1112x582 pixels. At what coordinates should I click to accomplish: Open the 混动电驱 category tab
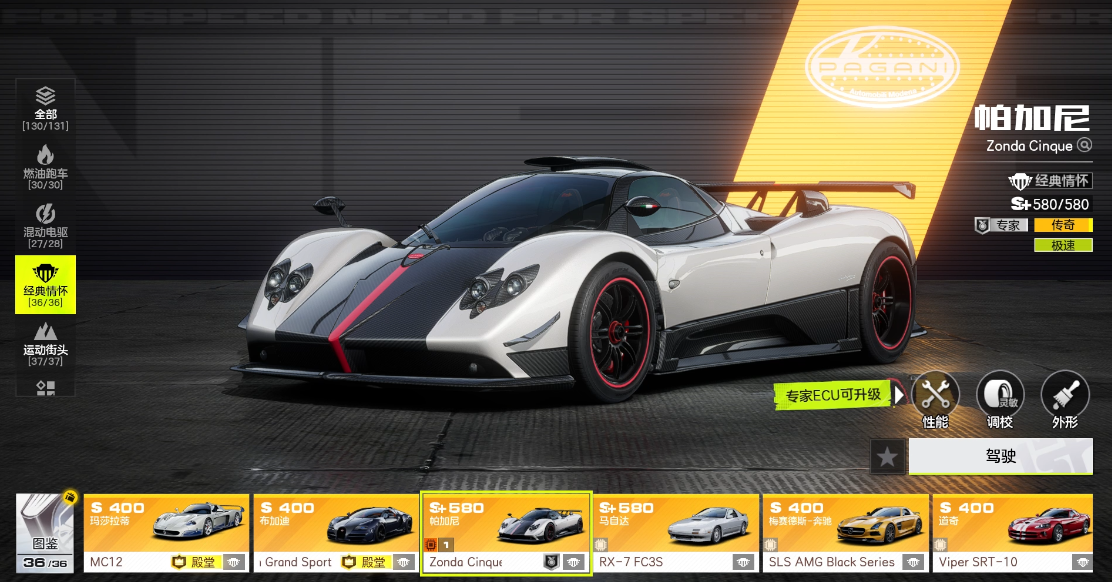pyautogui.click(x=45, y=225)
